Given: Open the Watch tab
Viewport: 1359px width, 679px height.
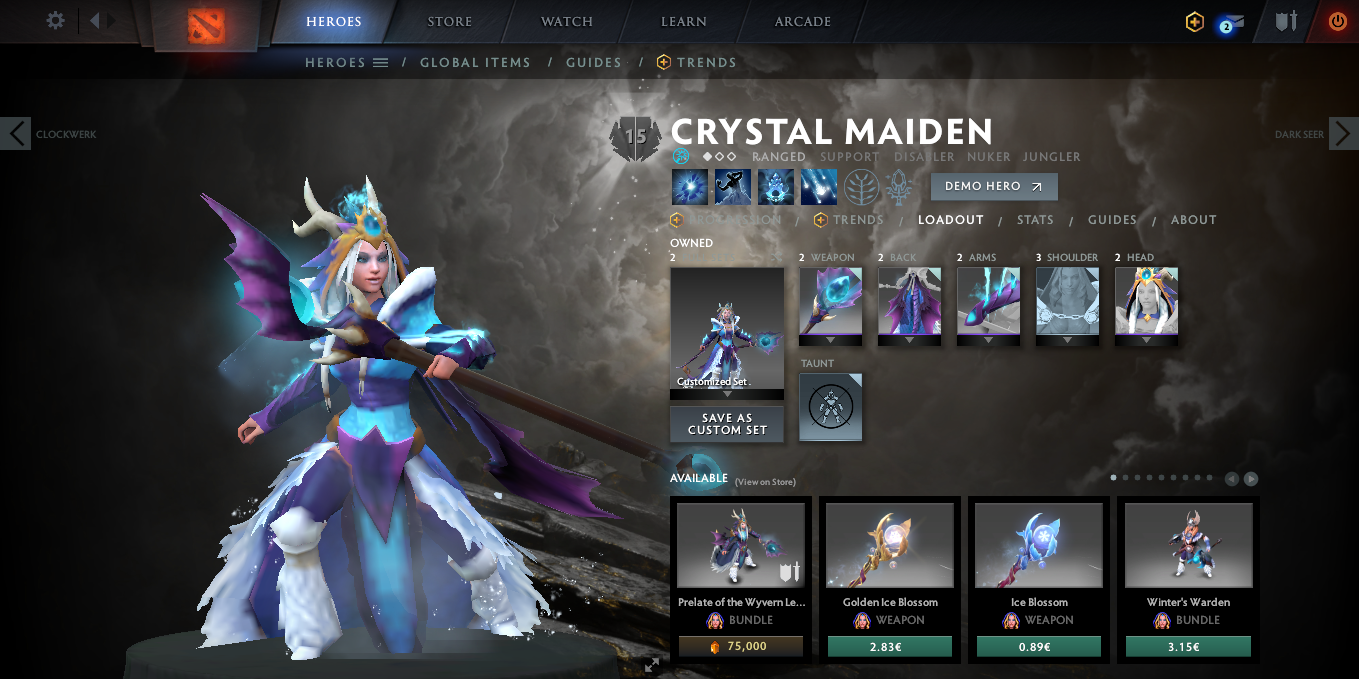Looking at the screenshot, I should 566,21.
